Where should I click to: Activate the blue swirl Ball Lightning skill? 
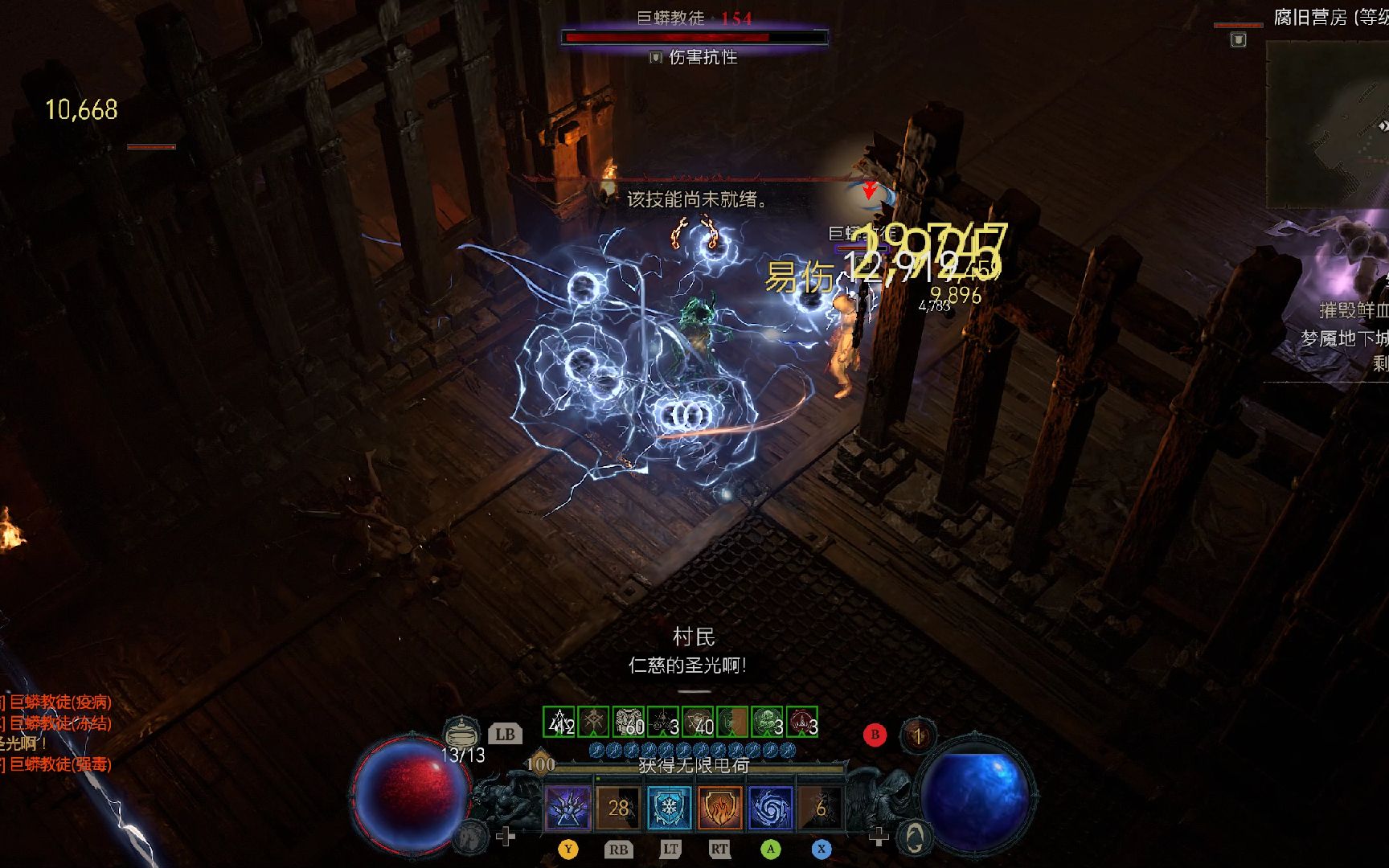(x=770, y=807)
